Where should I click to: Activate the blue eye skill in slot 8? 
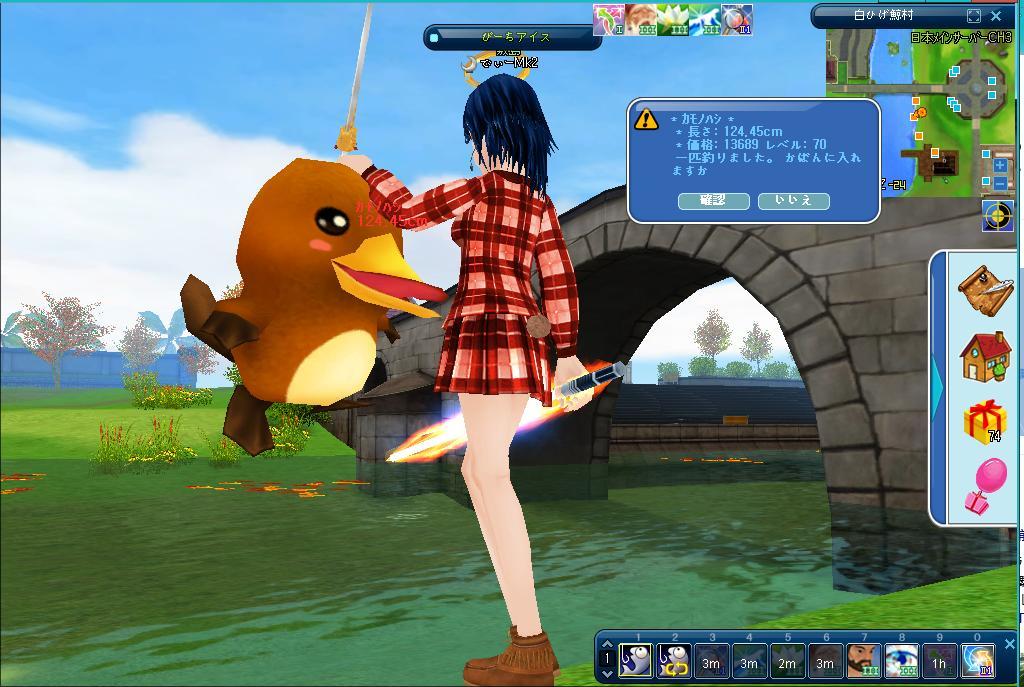901,661
